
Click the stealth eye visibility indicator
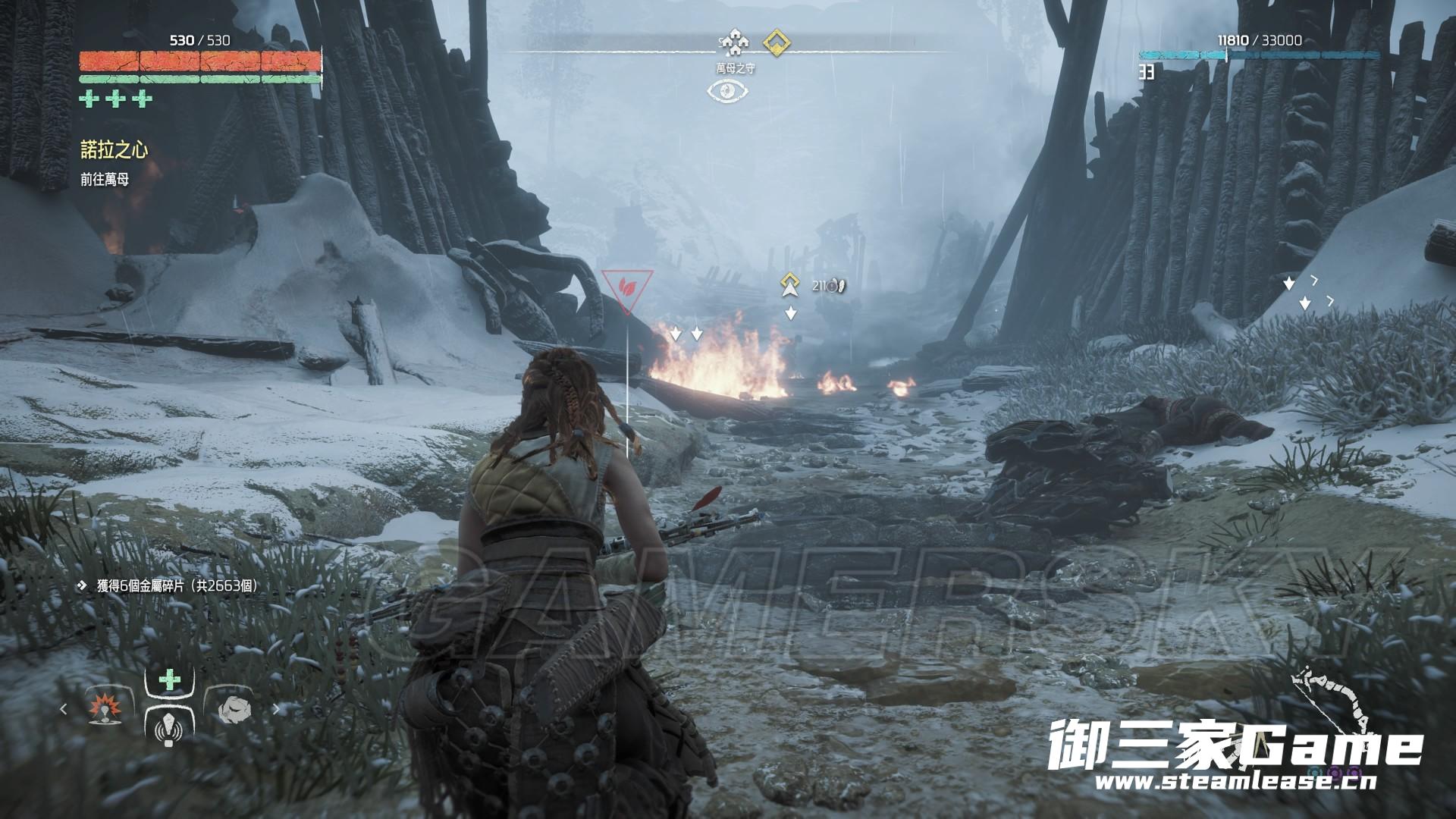point(728,91)
